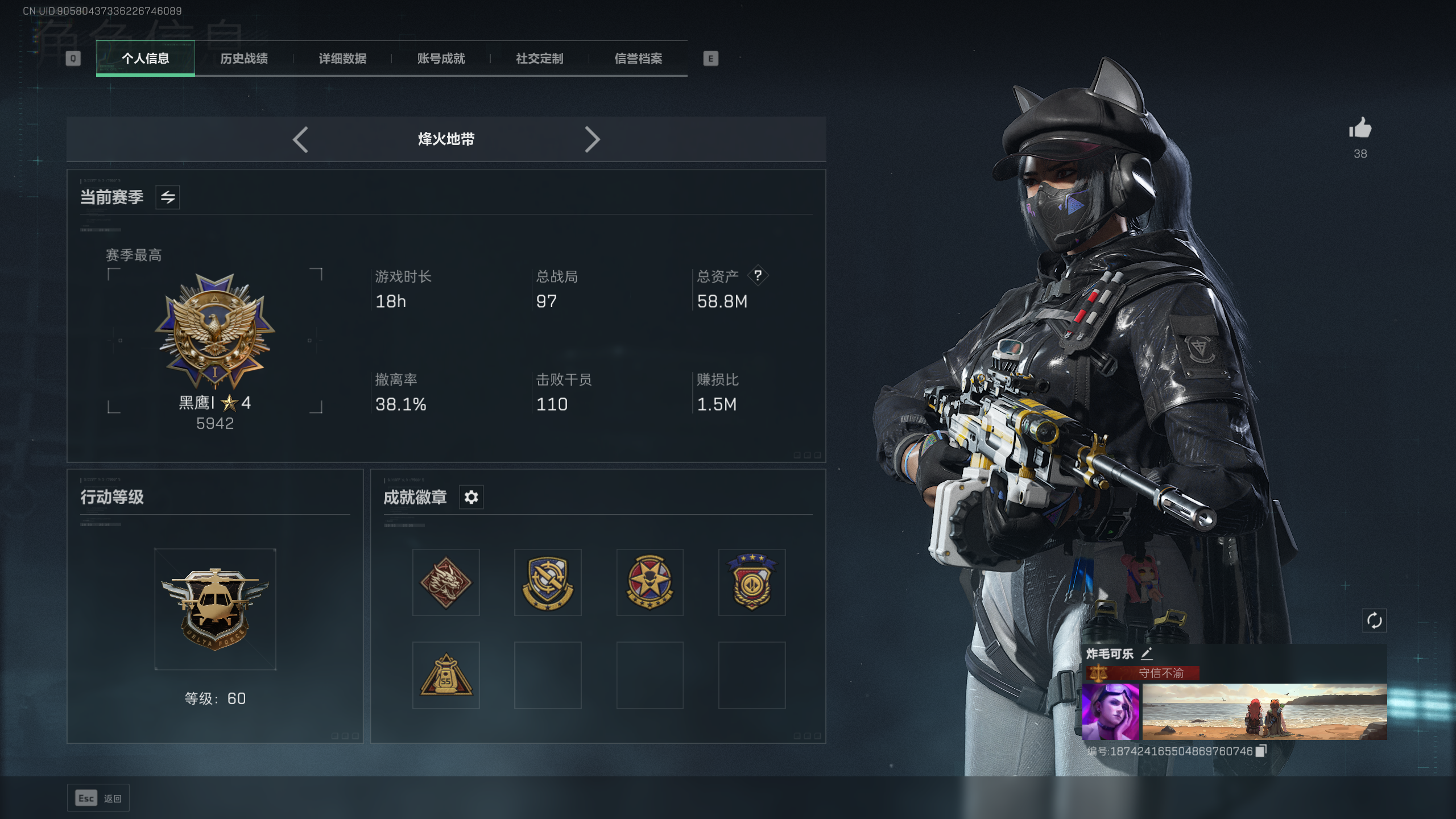Click the 返回 back button
This screenshot has height=819, width=1456.
click(98, 799)
